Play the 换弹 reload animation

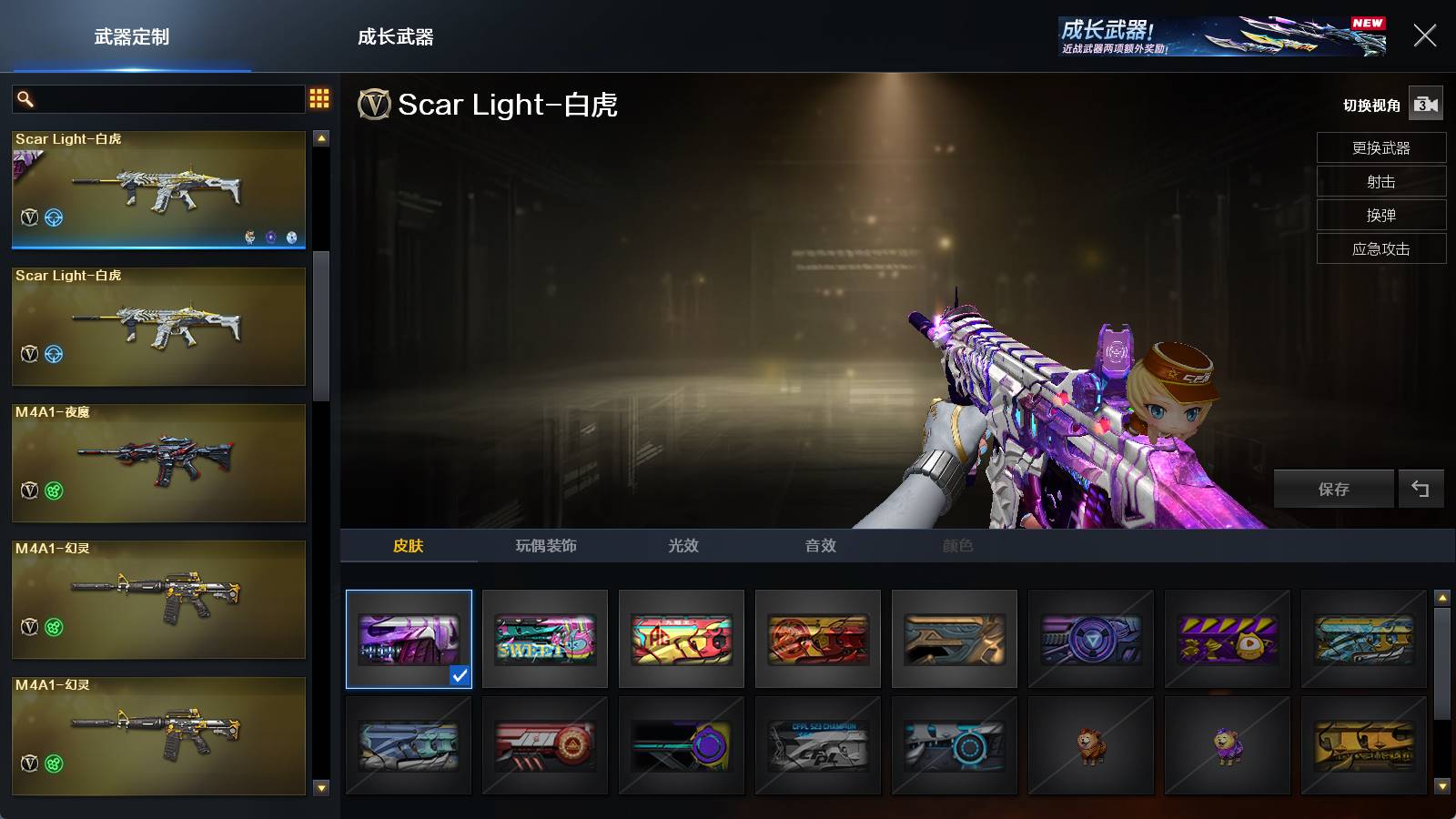1380,216
